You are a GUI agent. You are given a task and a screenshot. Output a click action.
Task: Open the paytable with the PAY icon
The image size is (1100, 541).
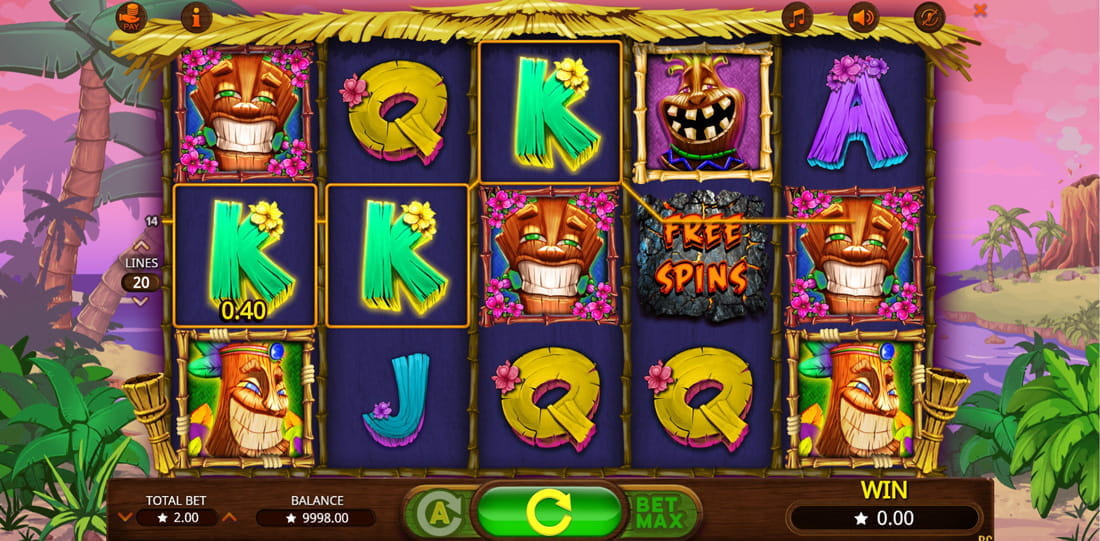(131, 17)
